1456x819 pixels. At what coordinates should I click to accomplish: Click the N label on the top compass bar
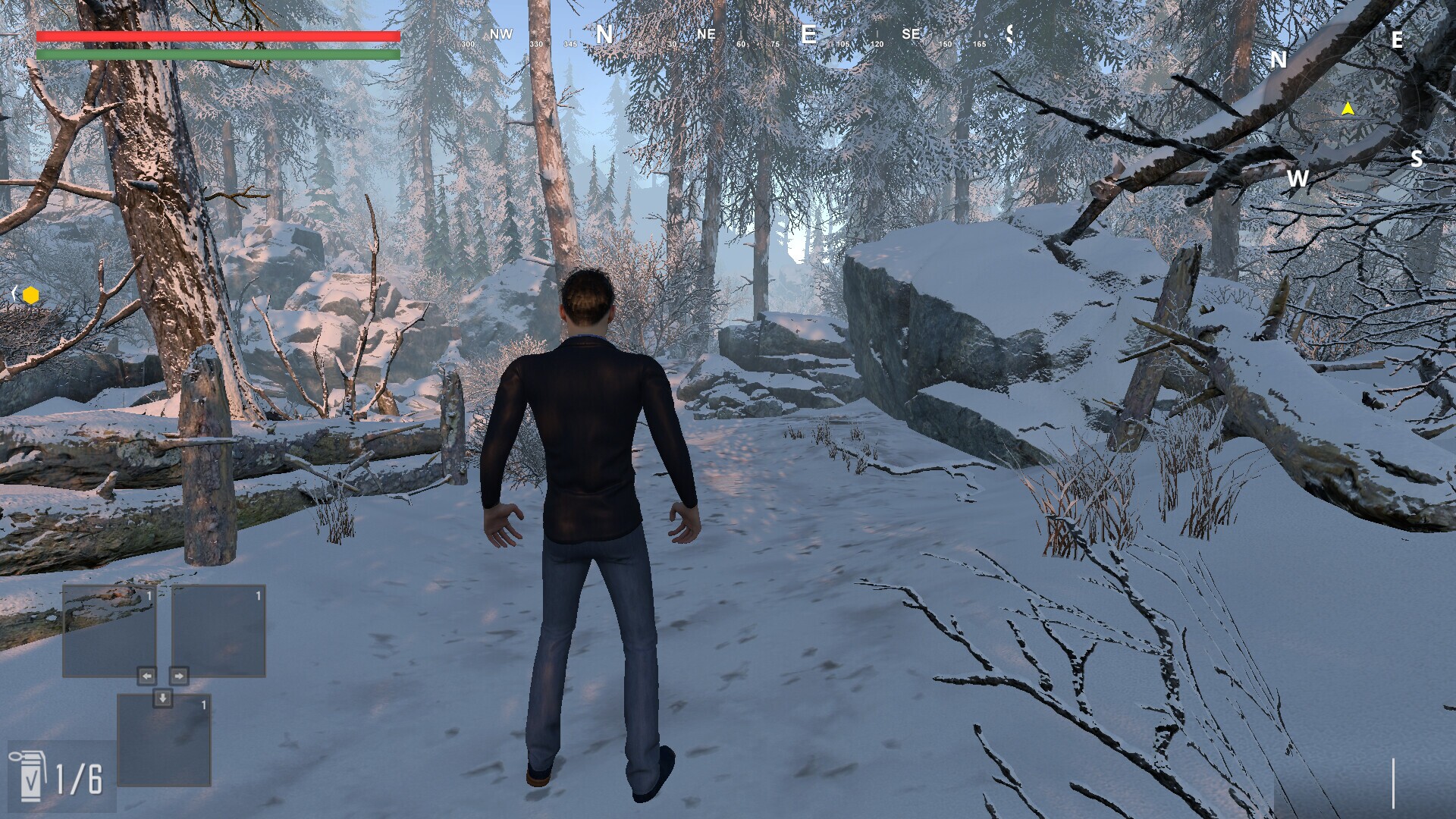tap(604, 34)
